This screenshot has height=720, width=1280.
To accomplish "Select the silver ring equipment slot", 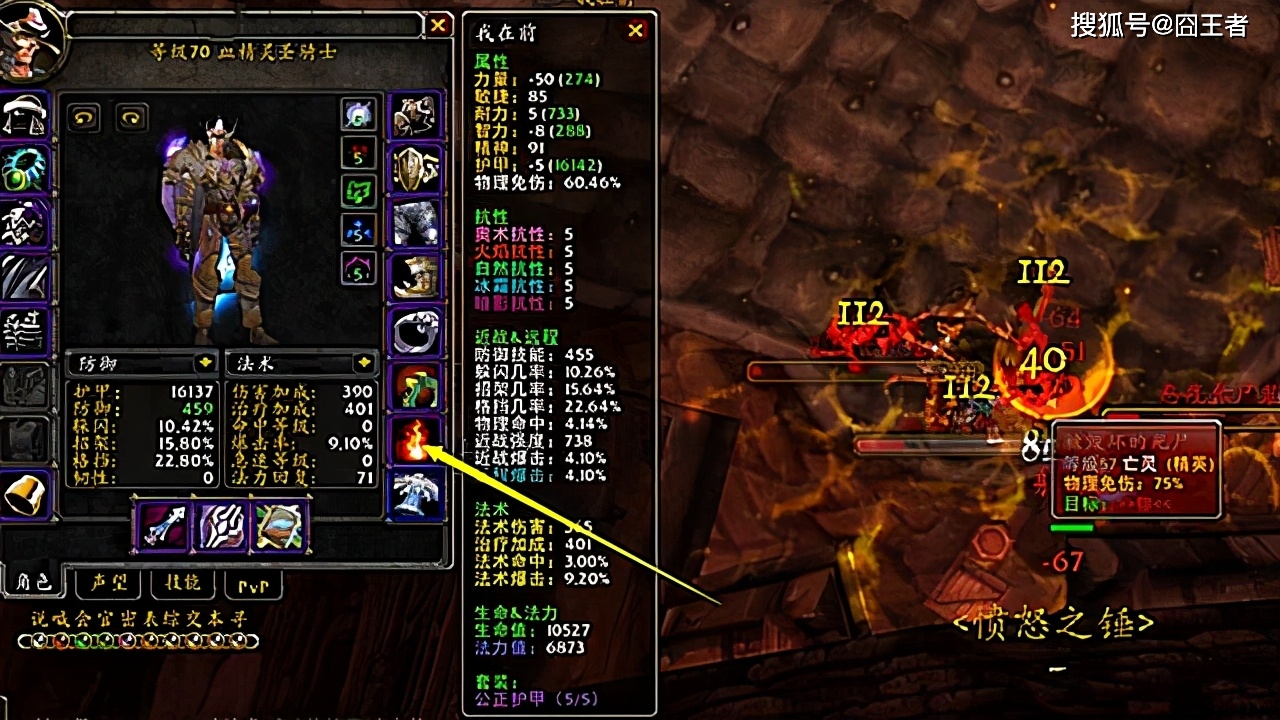I will [414, 332].
